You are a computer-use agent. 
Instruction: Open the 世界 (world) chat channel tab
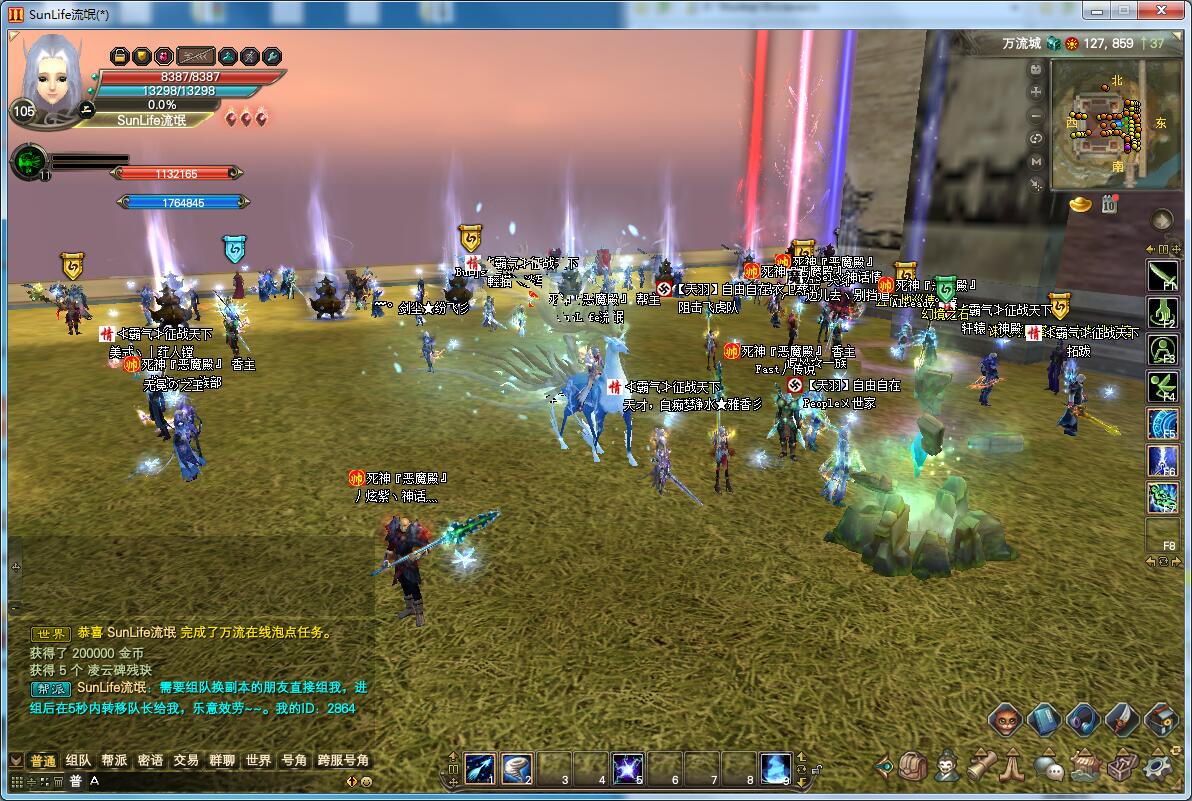[258, 760]
